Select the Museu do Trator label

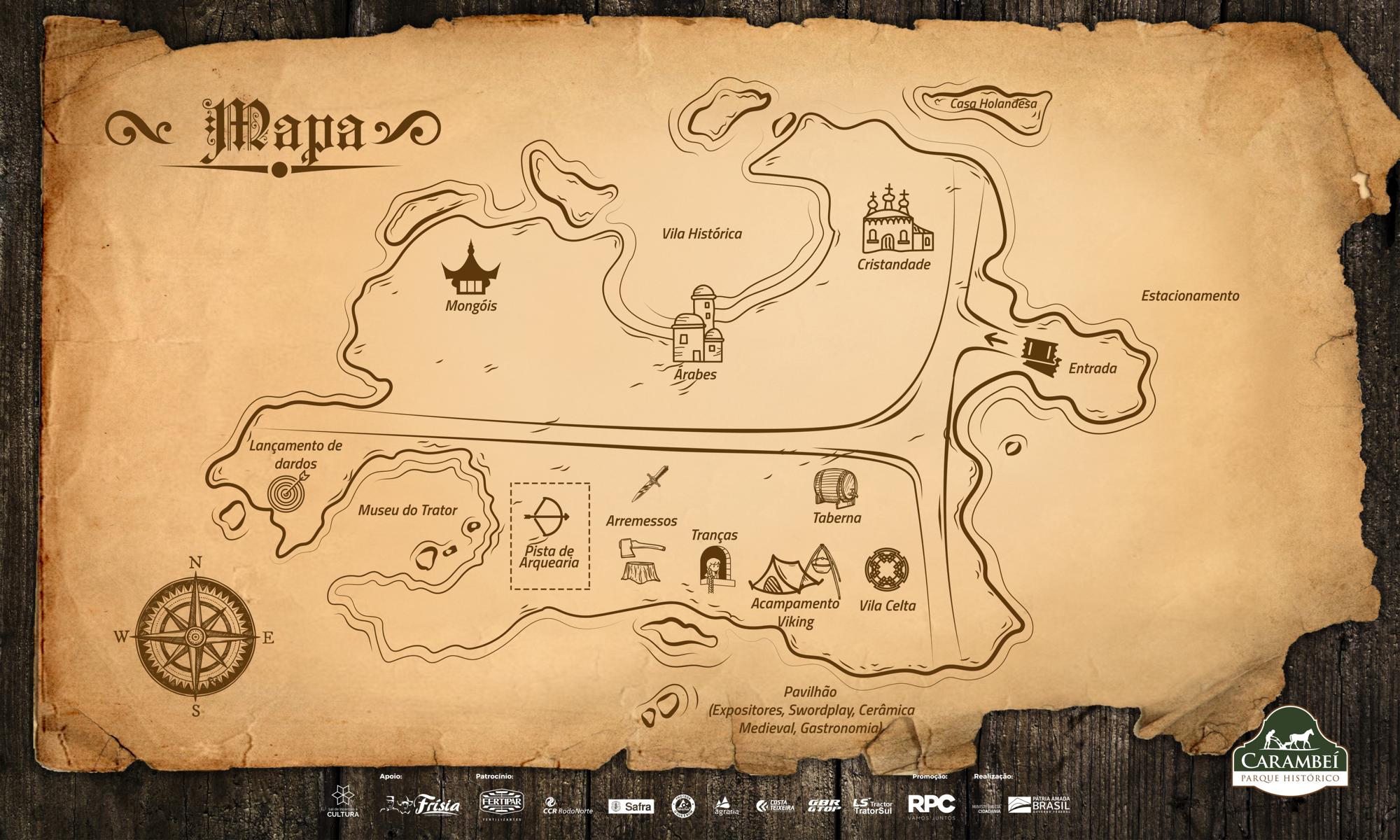click(x=407, y=510)
